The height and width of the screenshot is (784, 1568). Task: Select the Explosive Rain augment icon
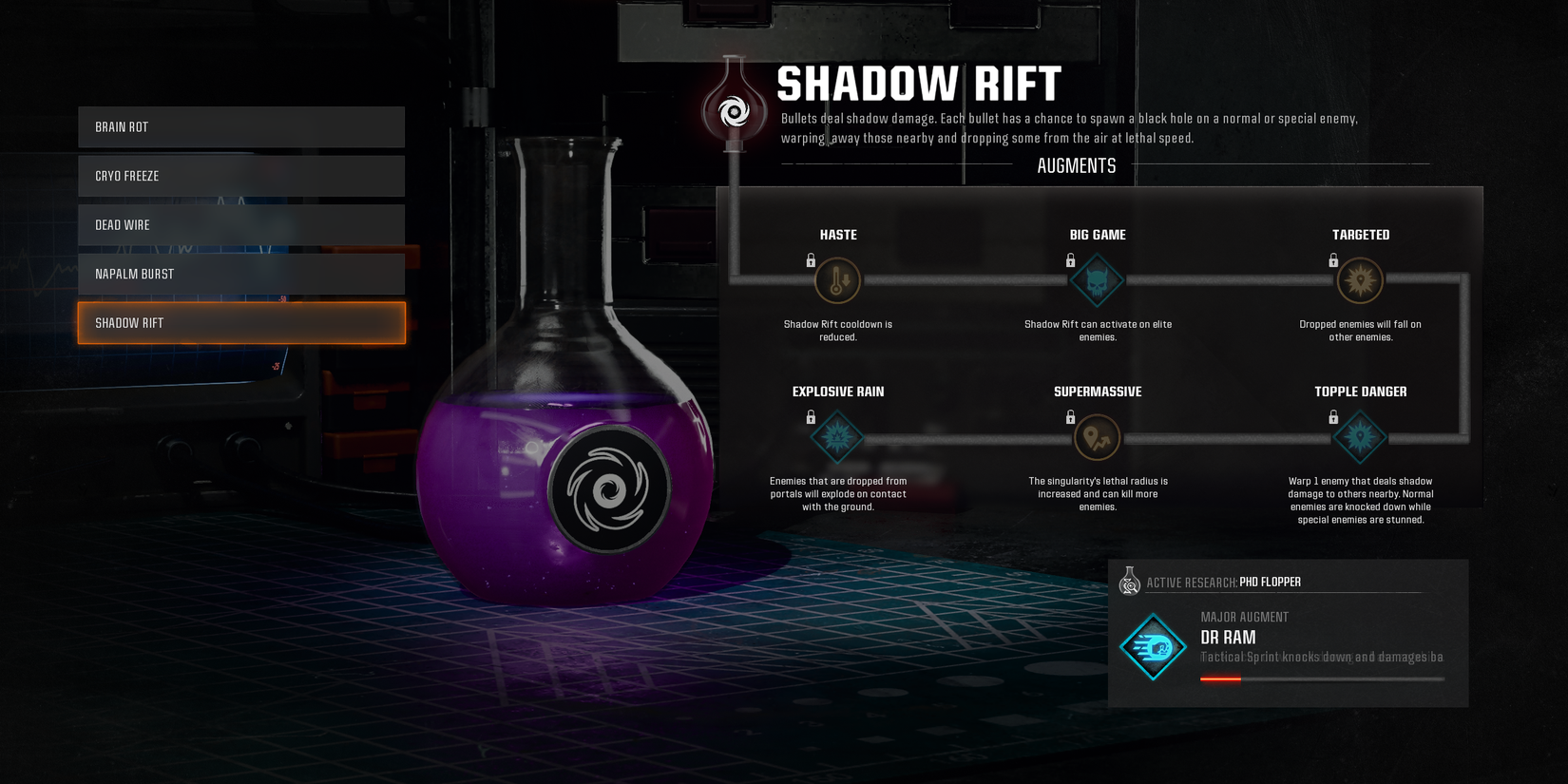(837, 437)
